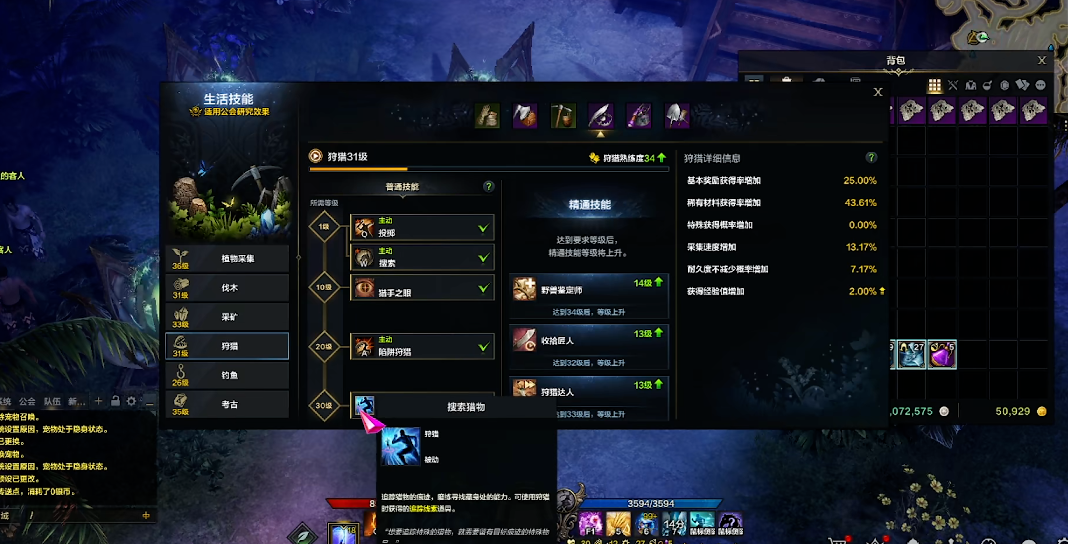The width and height of the screenshot is (1068, 544).
Task: Close the 背包 inventory window
Action: tap(1041, 61)
